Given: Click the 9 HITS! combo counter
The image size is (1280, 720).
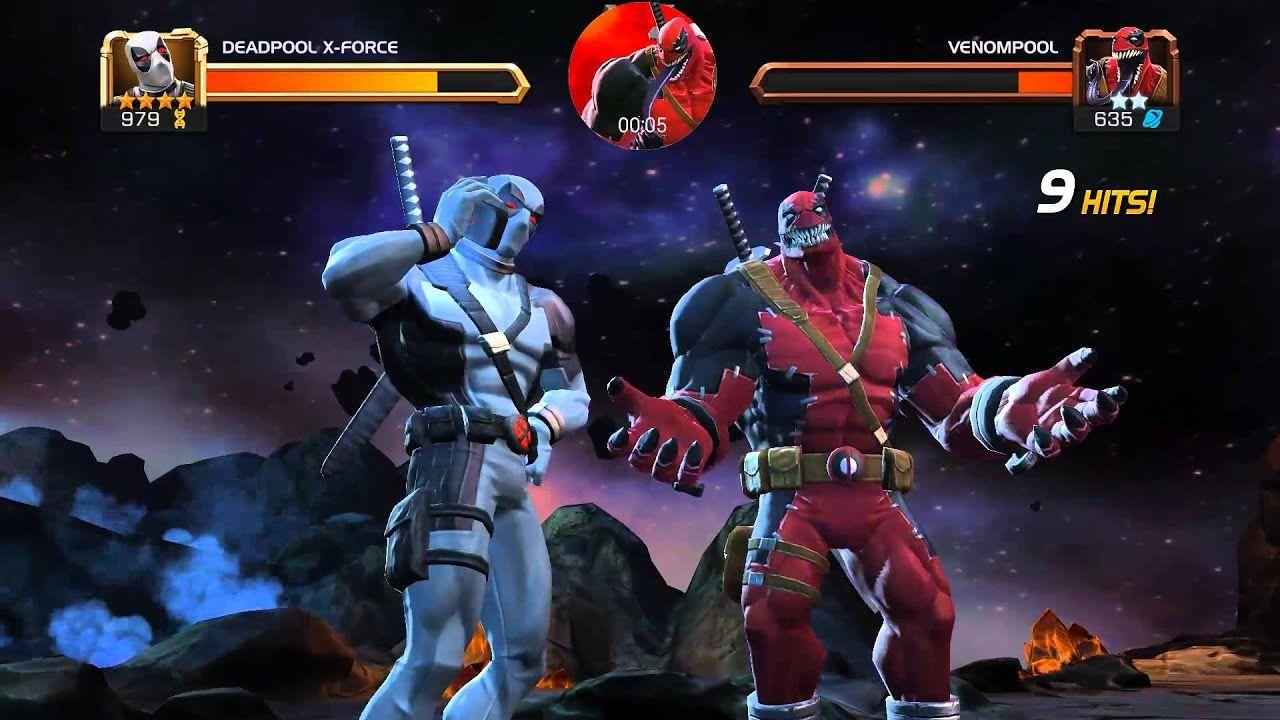Looking at the screenshot, I should 1095,193.
